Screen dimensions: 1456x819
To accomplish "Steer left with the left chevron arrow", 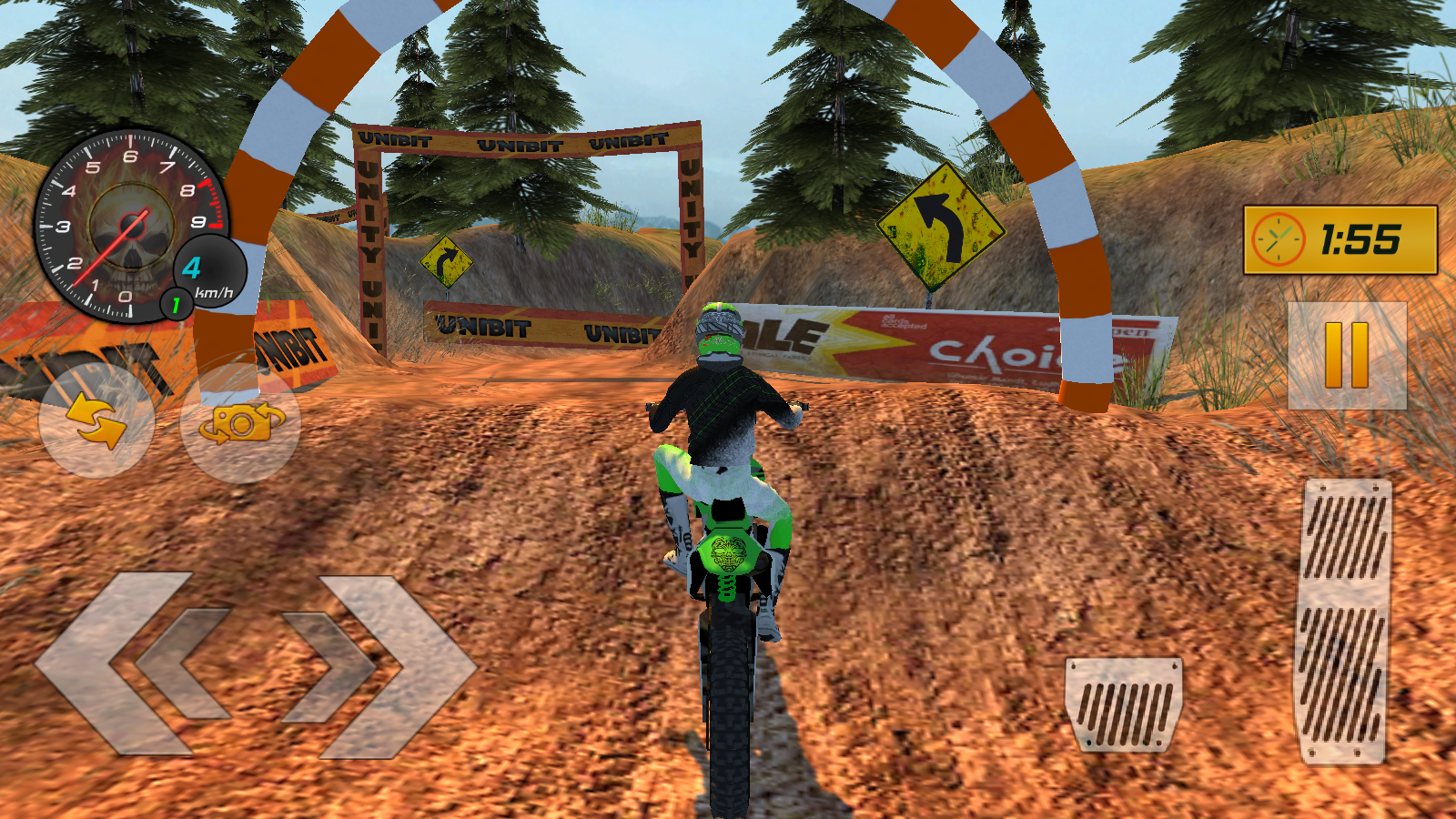I will pyautogui.click(x=136, y=664).
